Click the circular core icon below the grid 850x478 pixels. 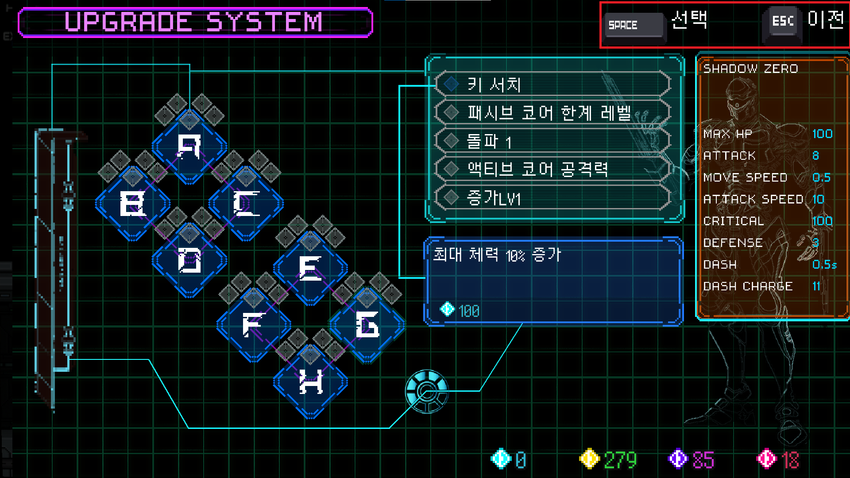tap(425, 392)
